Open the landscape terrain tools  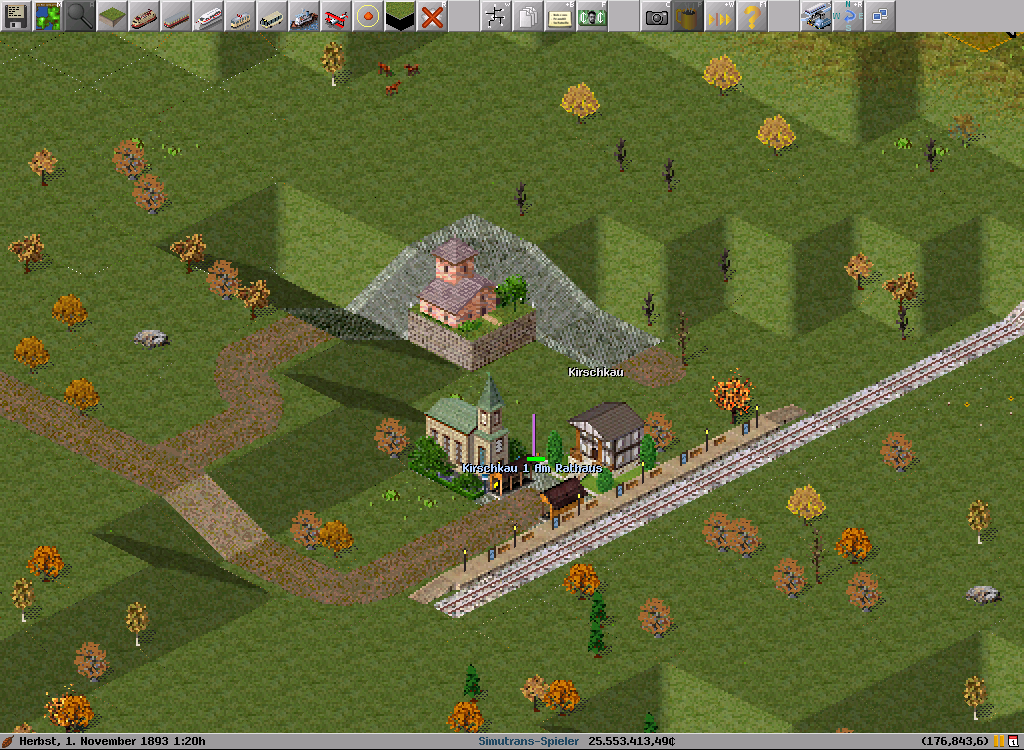[x=112, y=16]
